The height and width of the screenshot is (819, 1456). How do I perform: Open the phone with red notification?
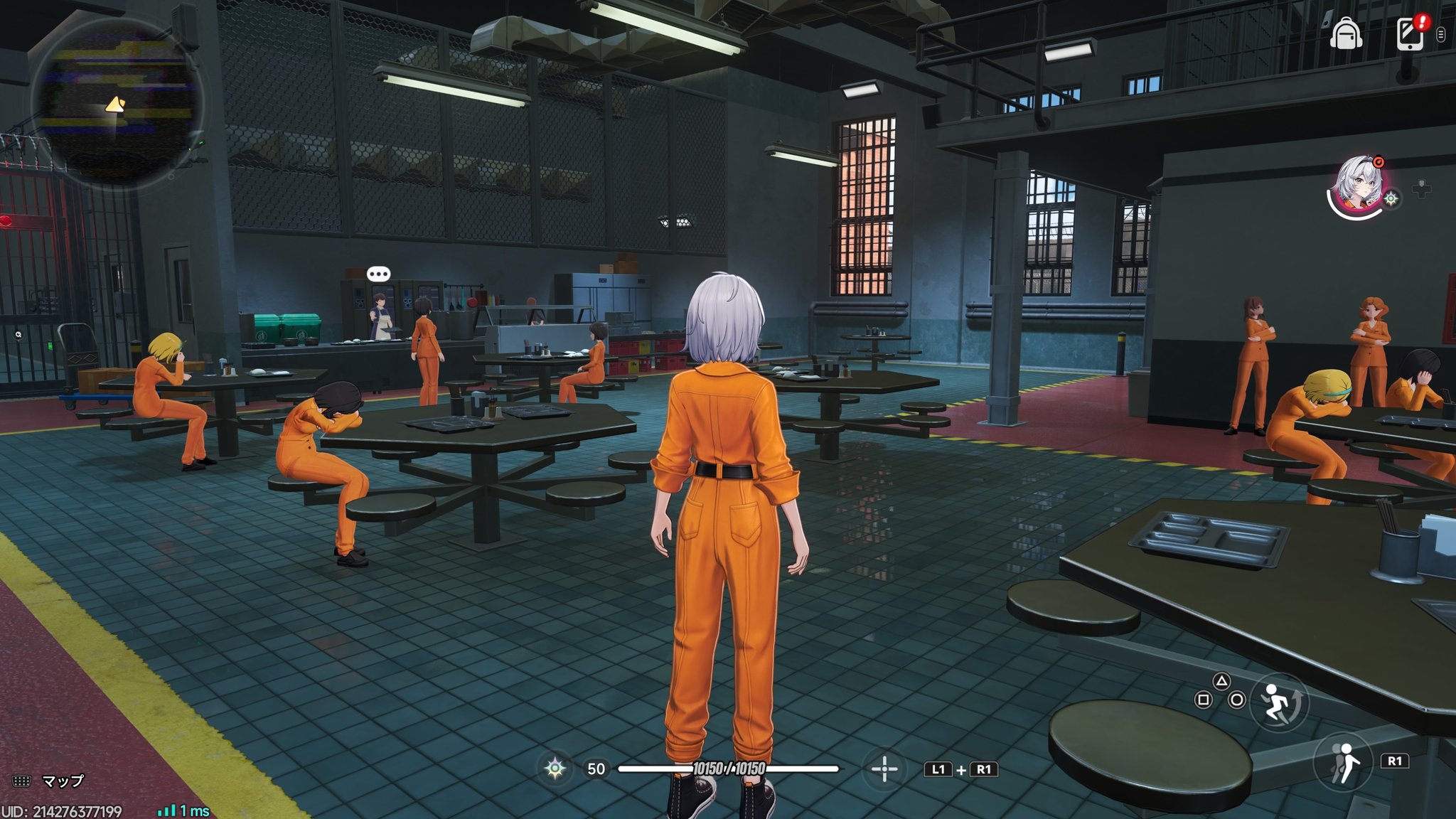[x=1410, y=33]
